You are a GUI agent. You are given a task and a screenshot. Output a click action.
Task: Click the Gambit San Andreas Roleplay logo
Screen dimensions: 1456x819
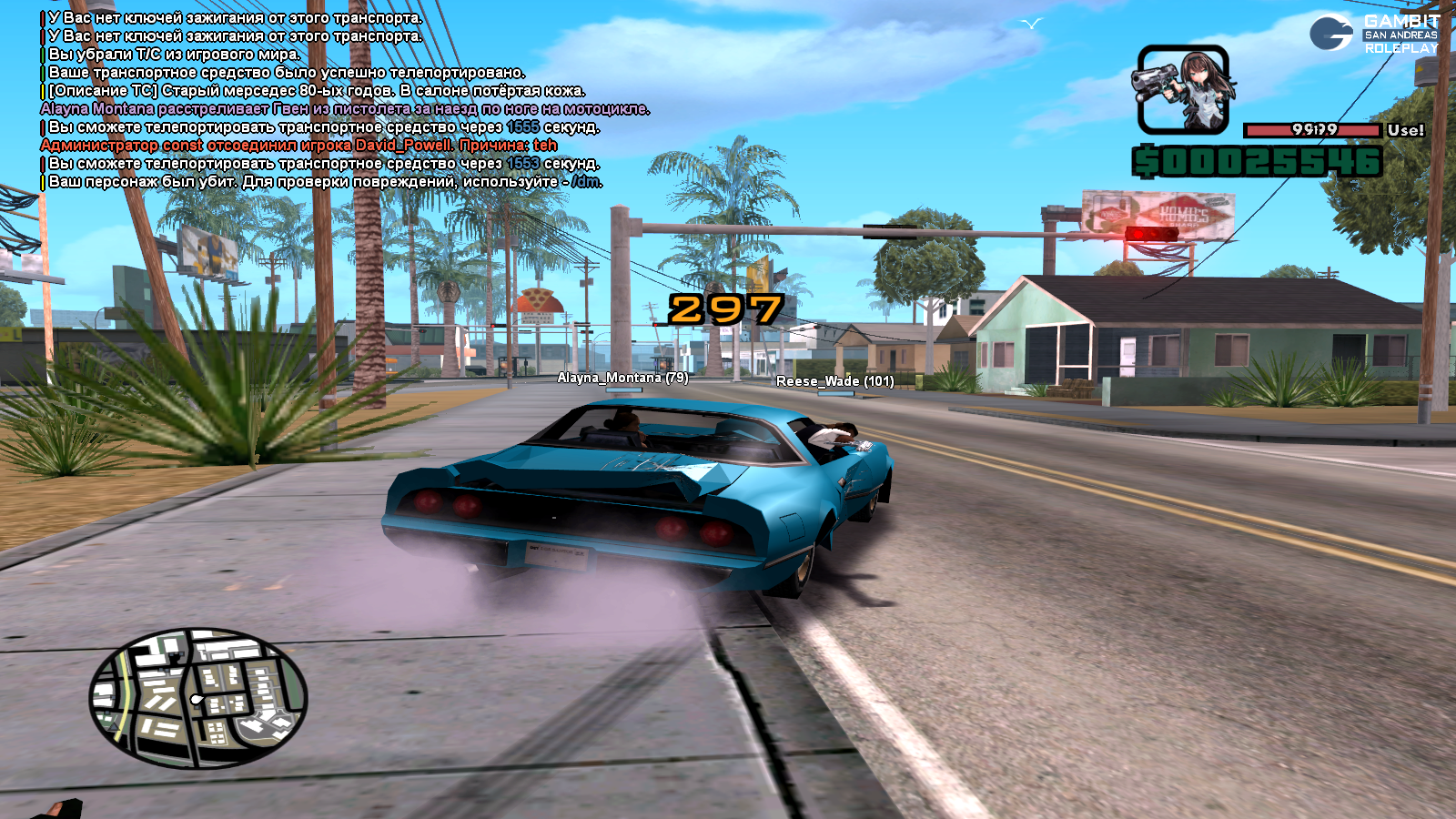pyautogui.click(x=1374, y=34)
